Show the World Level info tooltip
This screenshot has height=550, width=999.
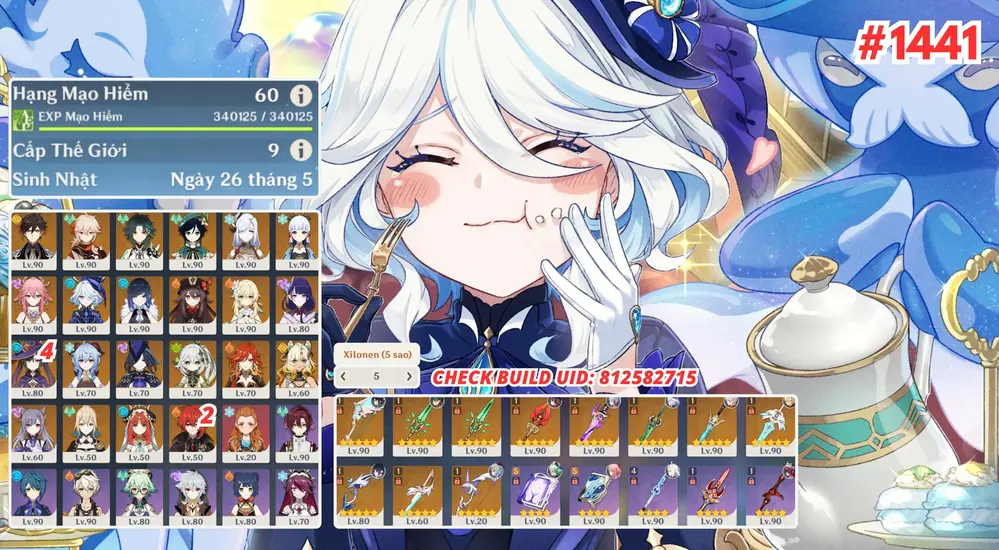coord(298,150)
